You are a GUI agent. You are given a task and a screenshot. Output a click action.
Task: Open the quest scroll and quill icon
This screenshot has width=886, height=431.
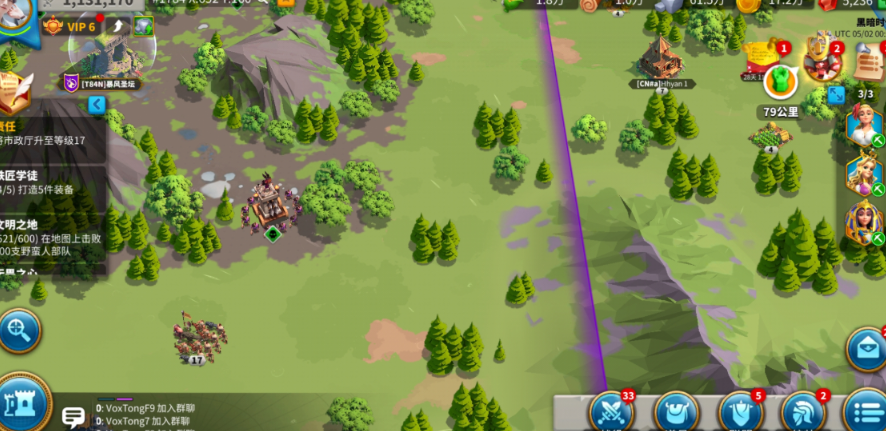(x=14, y=95)
